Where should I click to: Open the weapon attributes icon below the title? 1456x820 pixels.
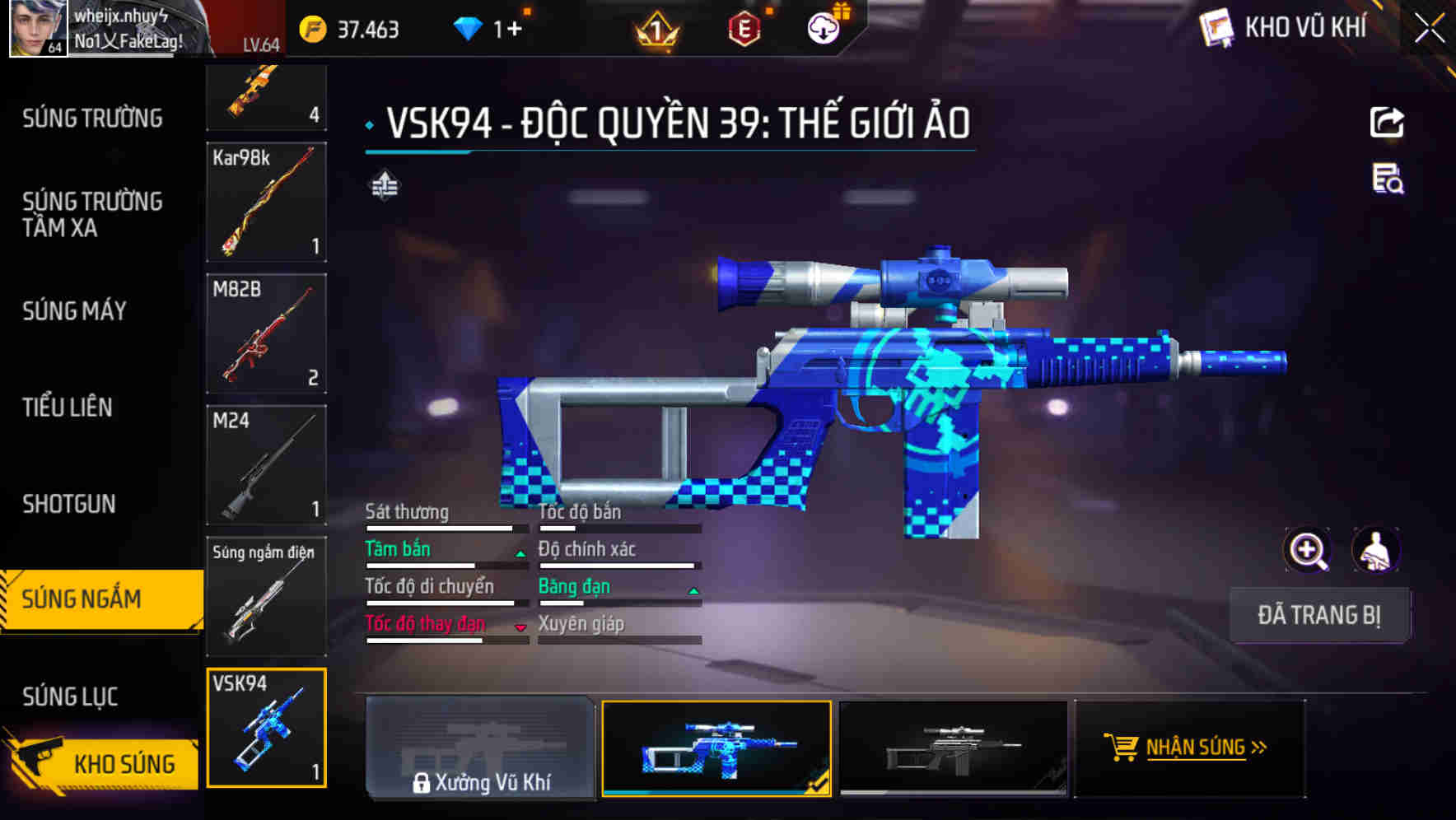tap(384, 185)
